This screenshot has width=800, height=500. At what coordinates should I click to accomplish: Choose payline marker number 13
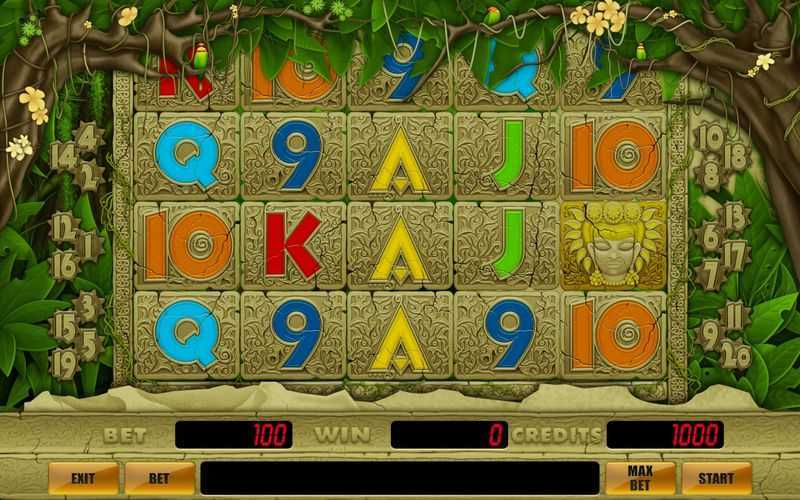[736, 215]
